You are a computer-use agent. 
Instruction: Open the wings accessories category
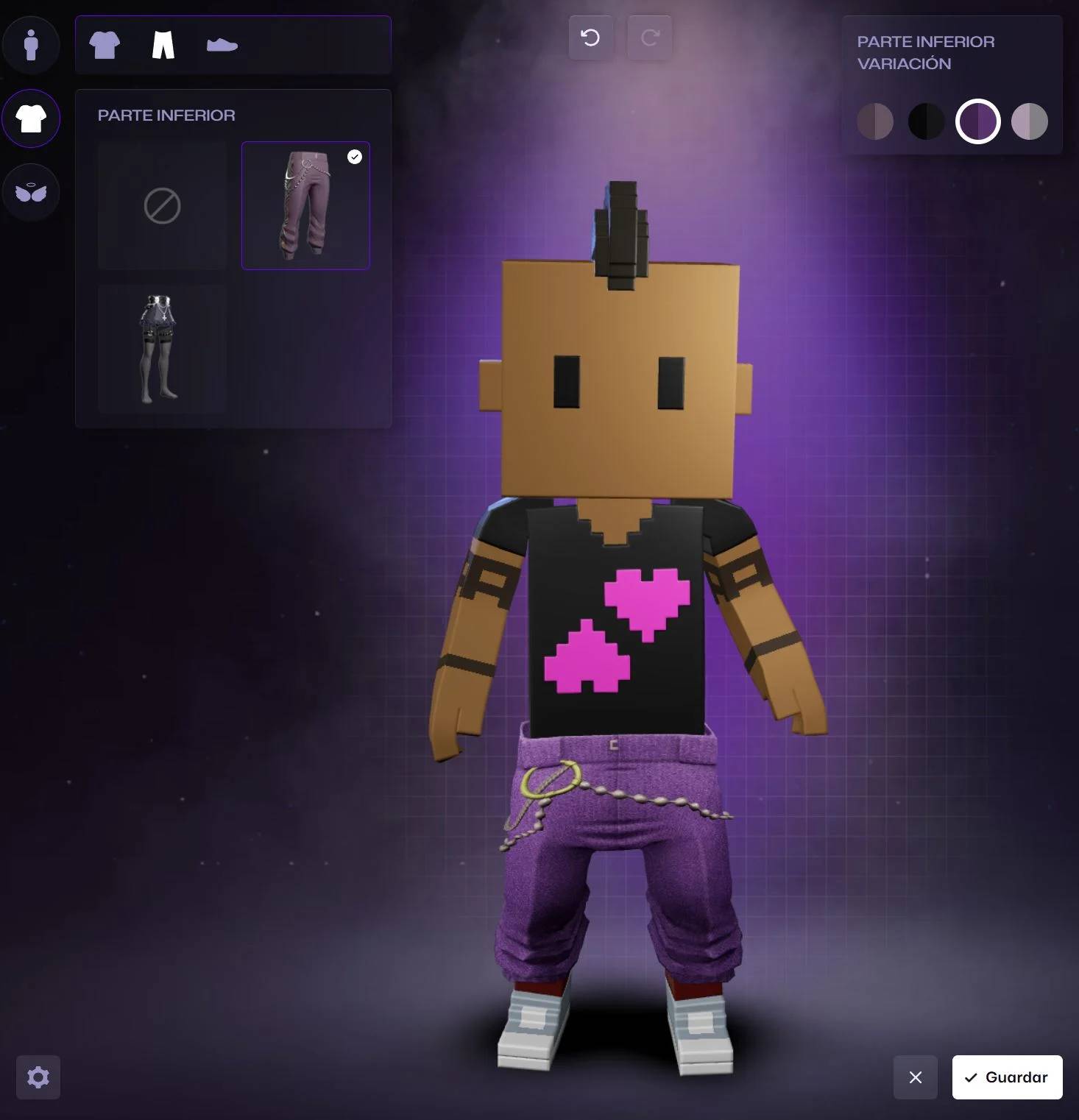tap(31, 192)
